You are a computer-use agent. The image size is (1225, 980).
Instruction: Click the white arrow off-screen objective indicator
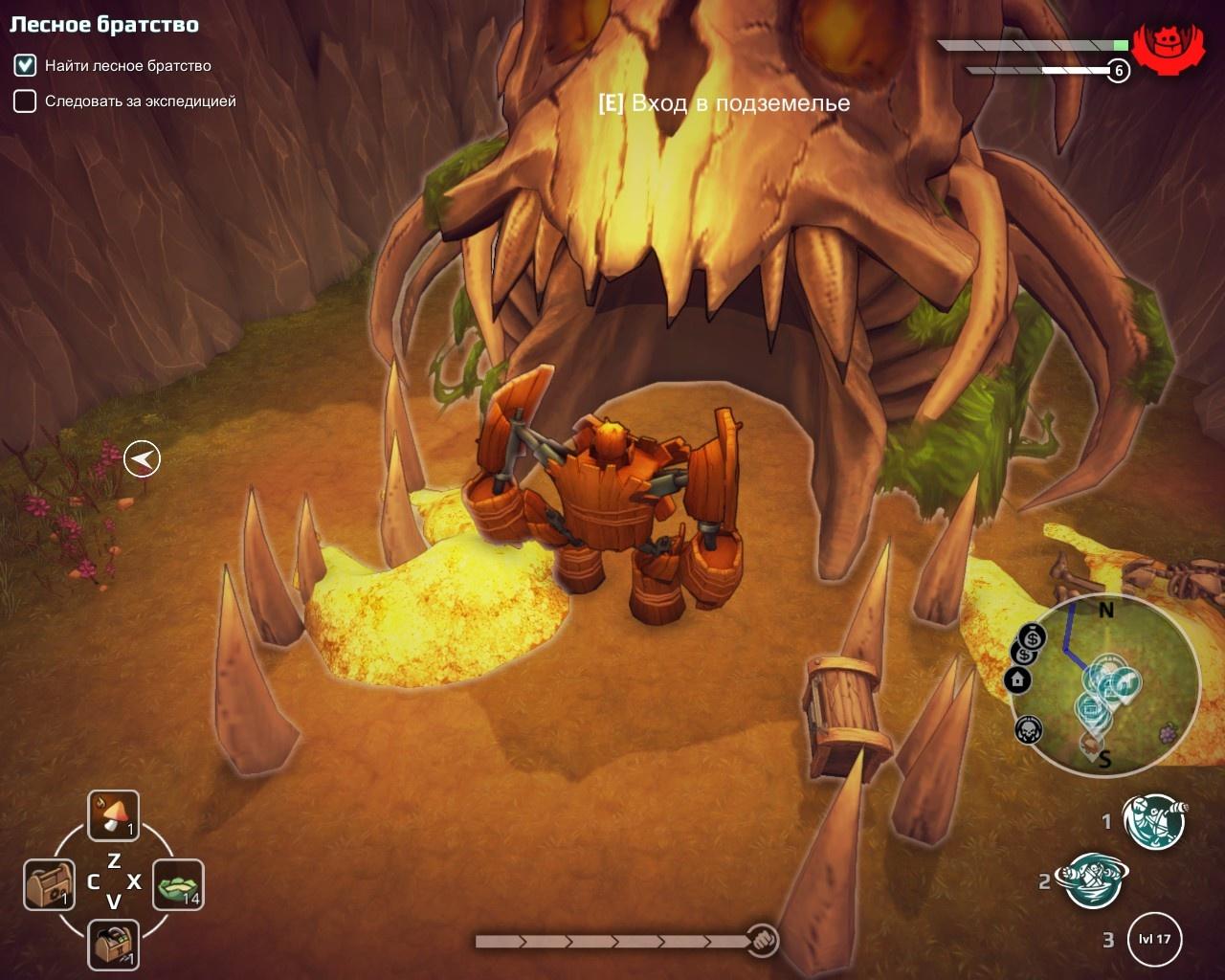pyautogui.click(x=142, y=459)
